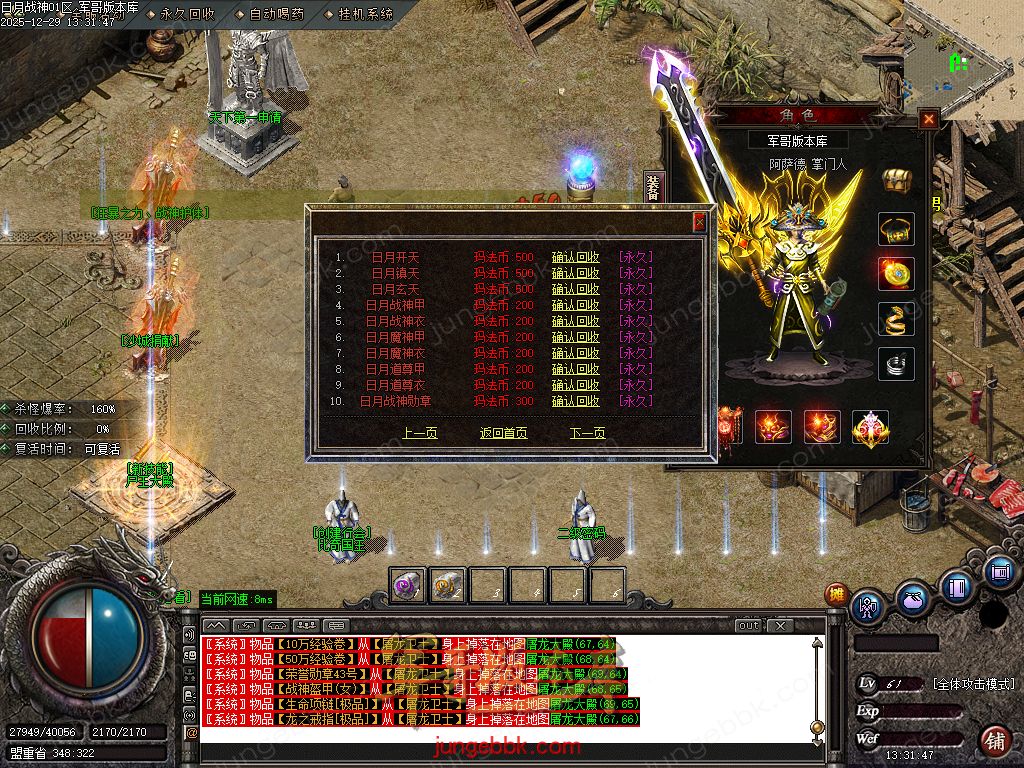Go to the previous page (上一页)
1024x768 pixels.
(x=420, y=433)
